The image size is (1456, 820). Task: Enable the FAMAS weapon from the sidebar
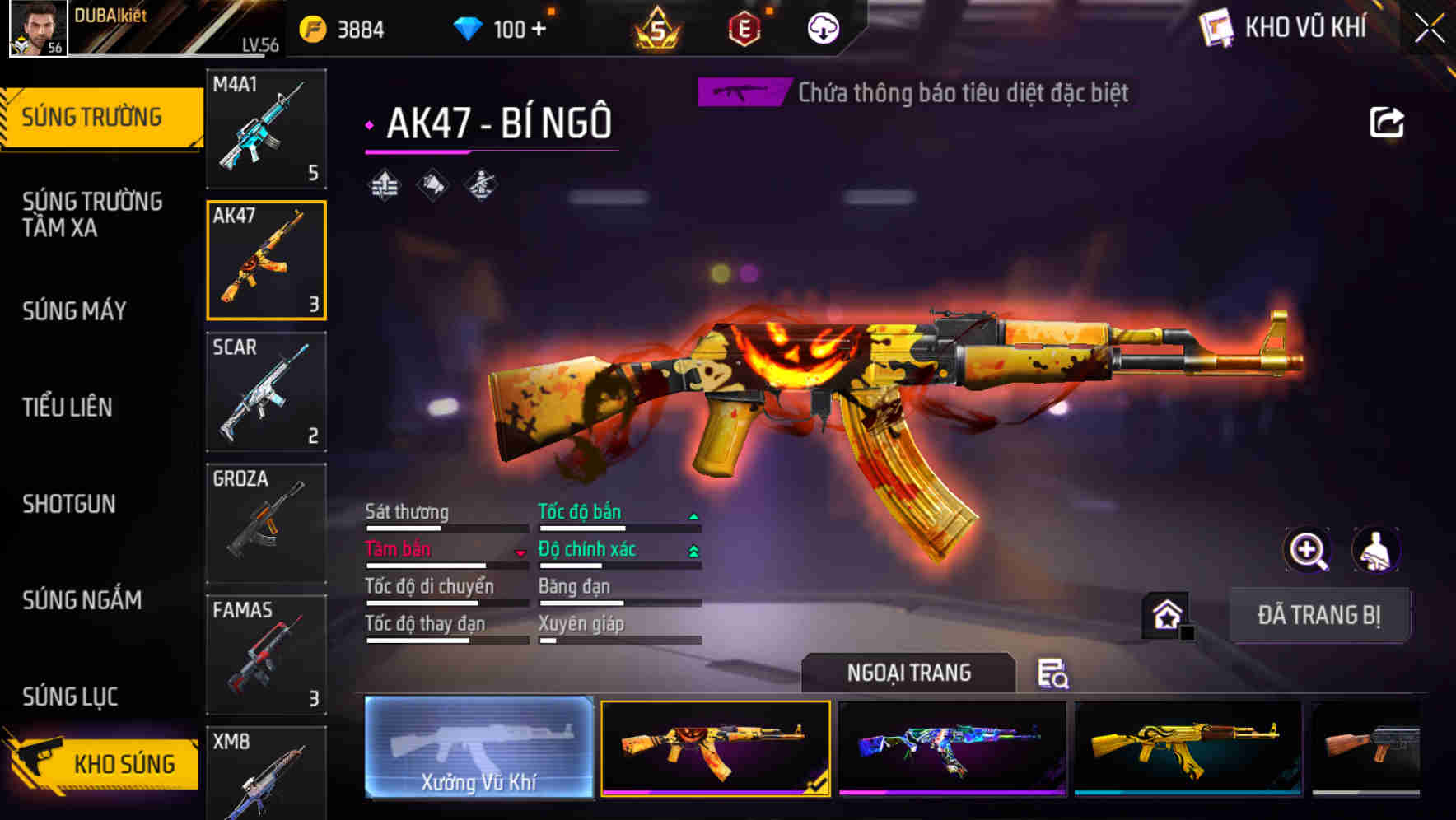tap(266, 655)
